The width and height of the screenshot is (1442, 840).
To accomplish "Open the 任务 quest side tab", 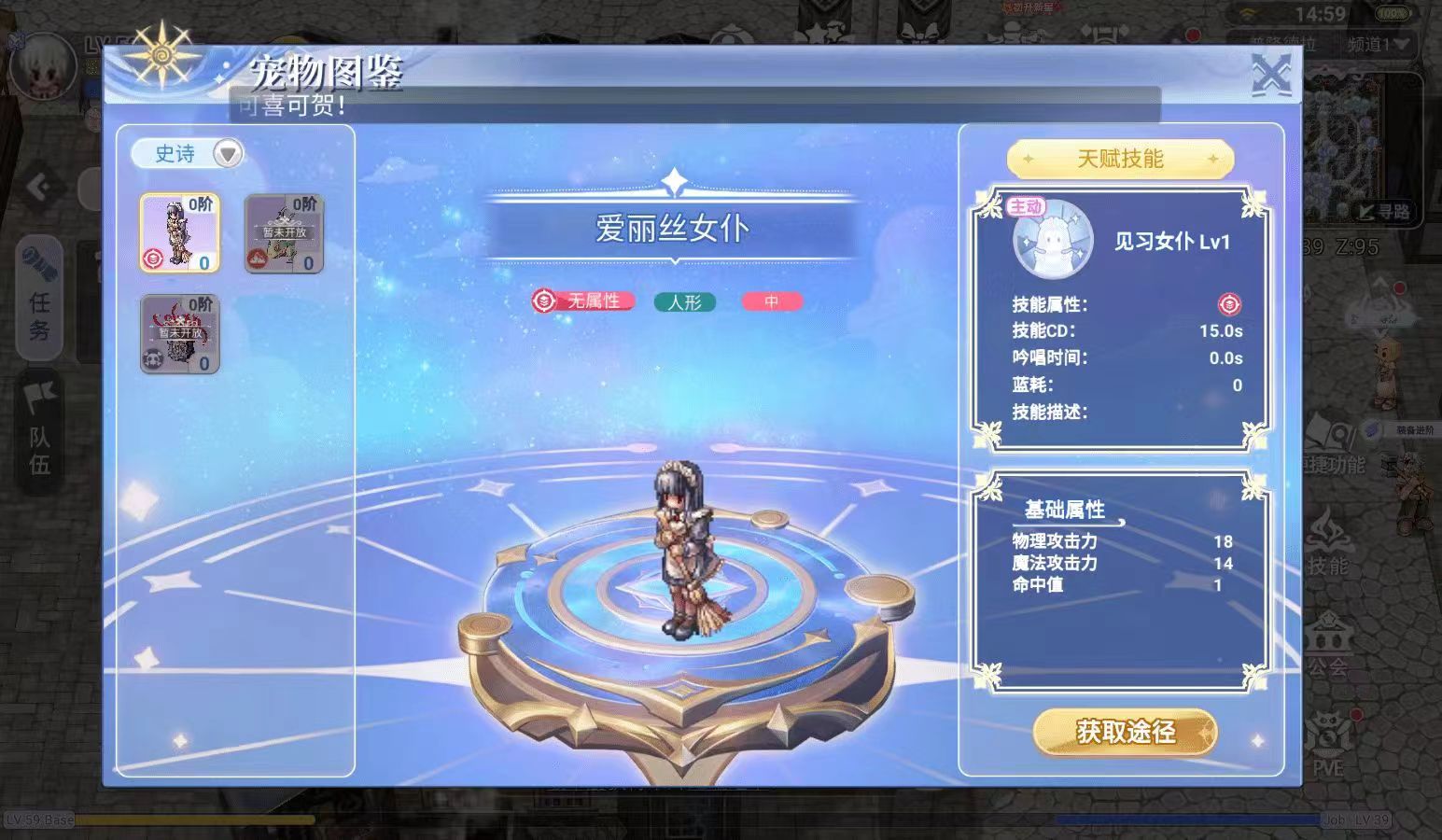I will [40, 299].
